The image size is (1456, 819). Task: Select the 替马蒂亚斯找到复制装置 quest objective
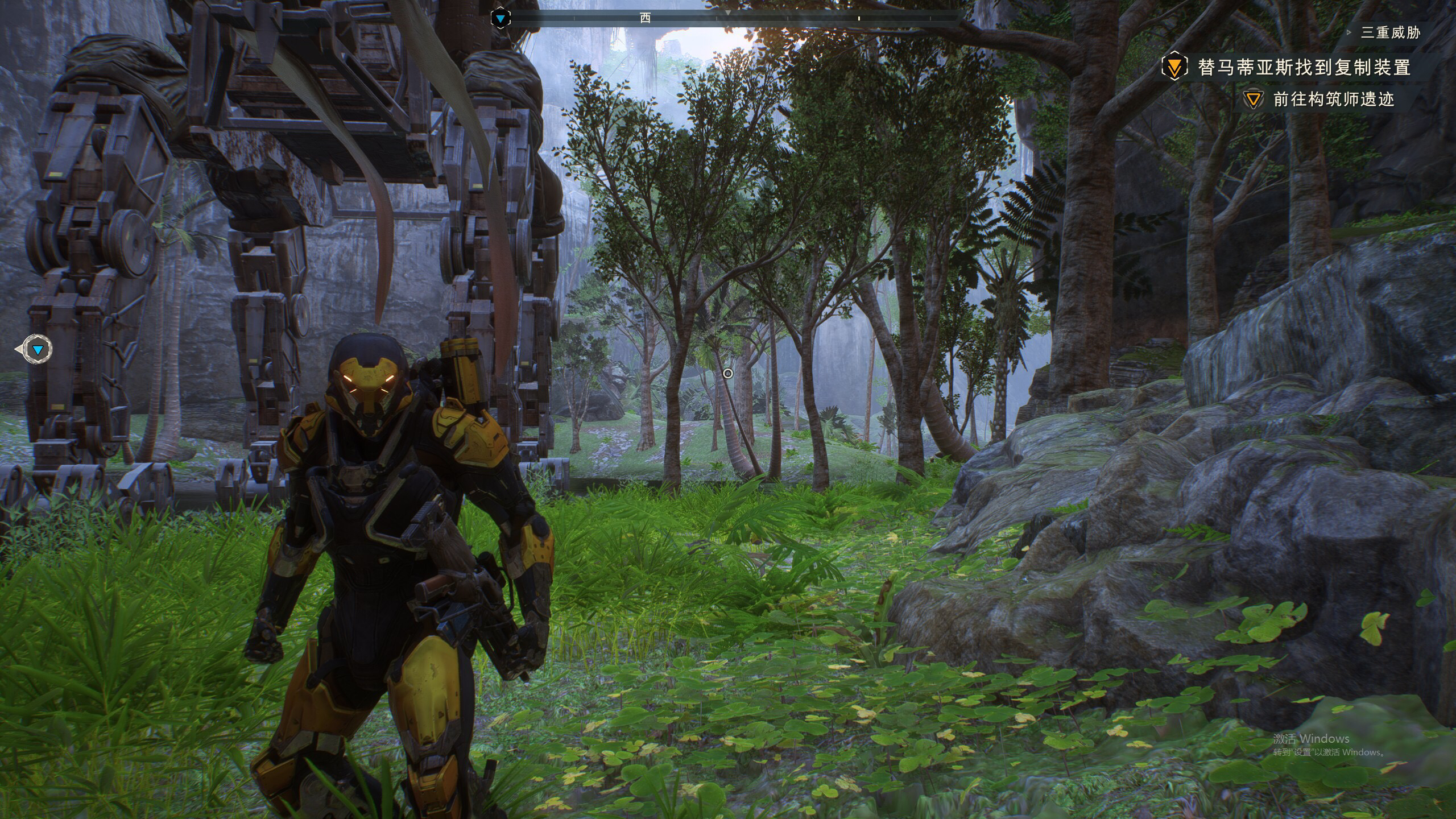tap(1304, 68)
